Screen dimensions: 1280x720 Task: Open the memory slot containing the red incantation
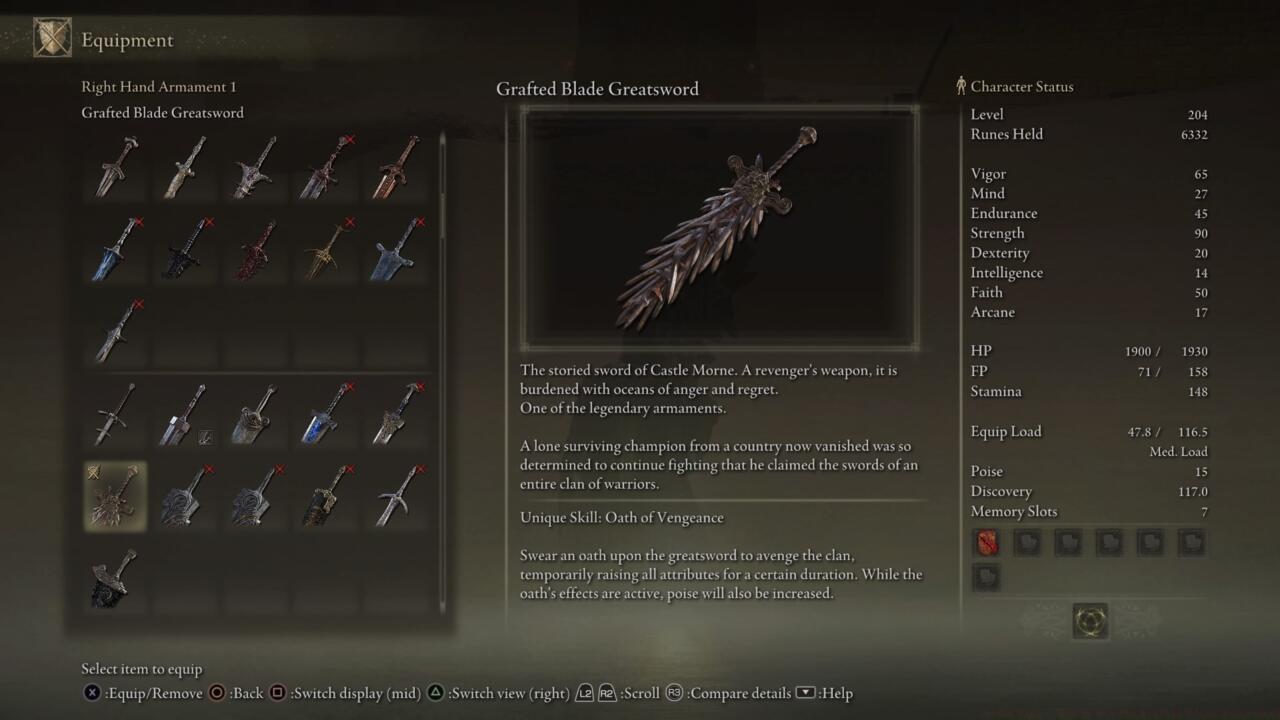(986, 541)
